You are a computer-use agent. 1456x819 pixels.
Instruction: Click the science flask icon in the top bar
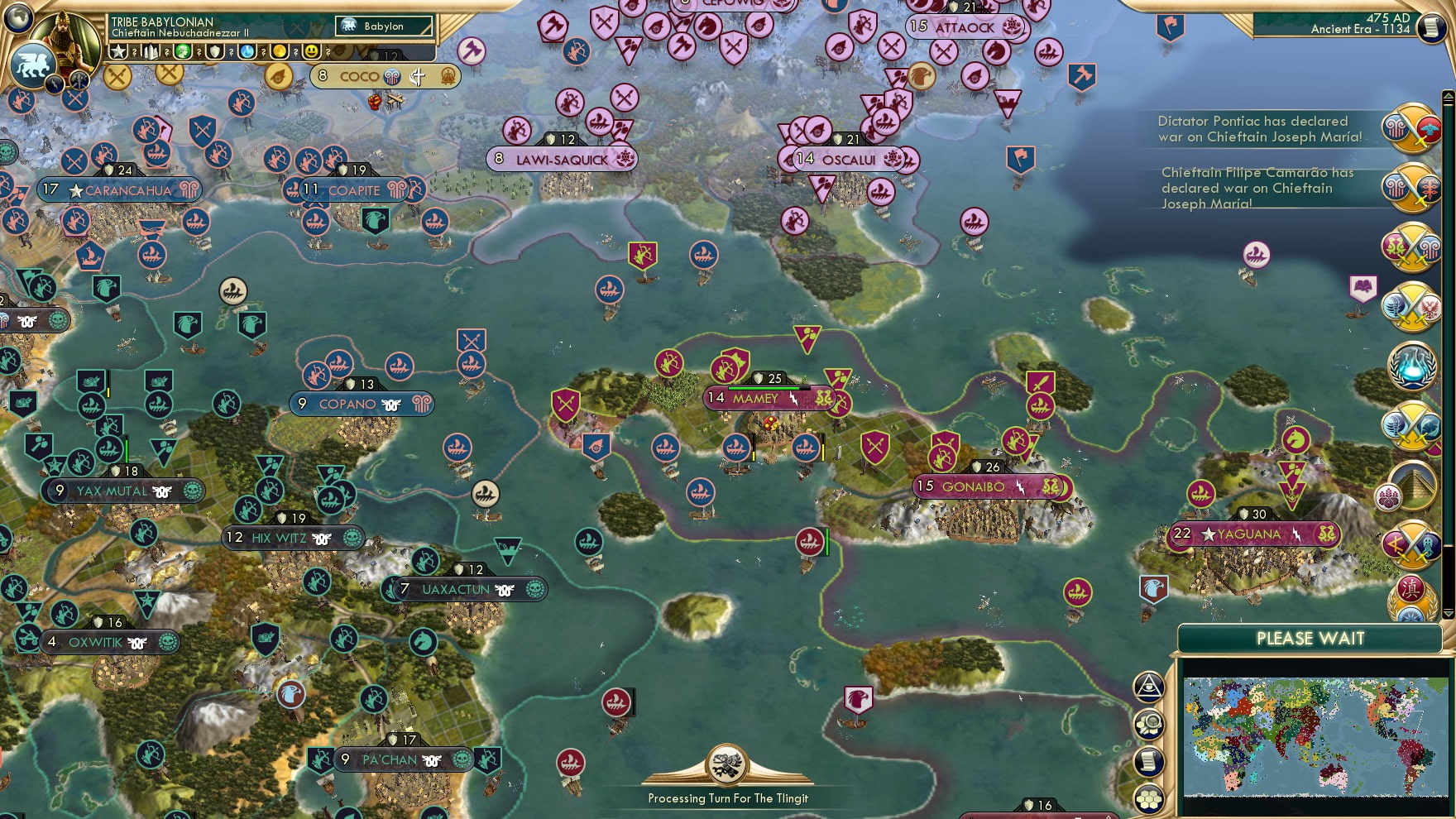[247, 51]
